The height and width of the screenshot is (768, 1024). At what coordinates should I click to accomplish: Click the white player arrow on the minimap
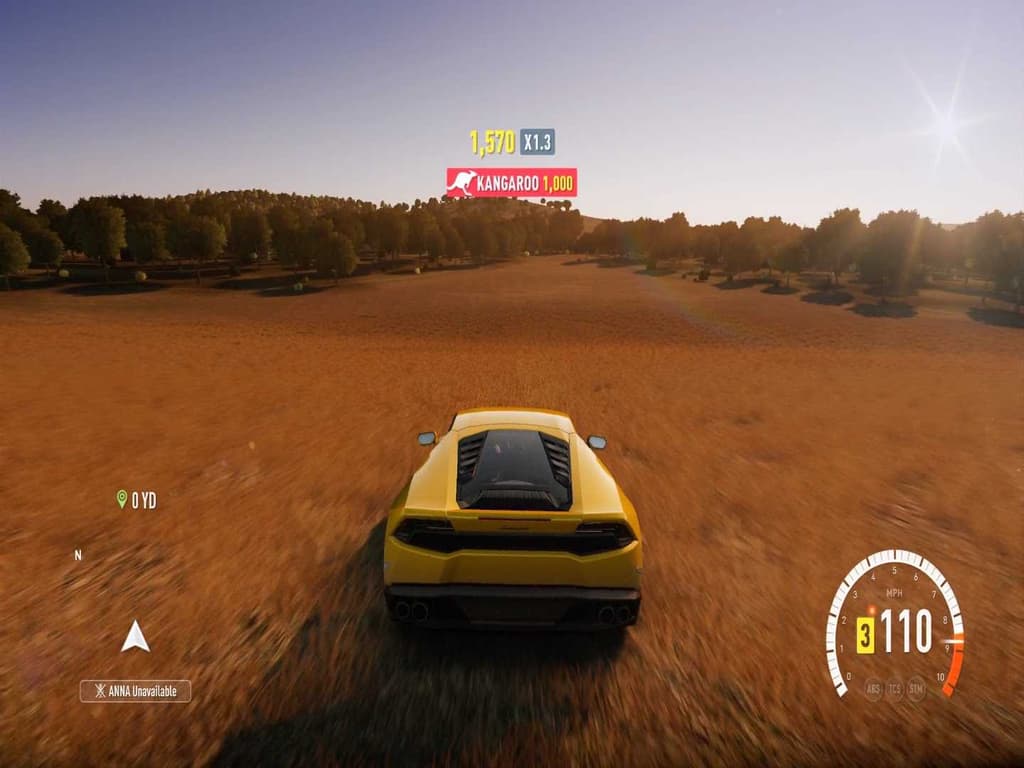point(135,636)
